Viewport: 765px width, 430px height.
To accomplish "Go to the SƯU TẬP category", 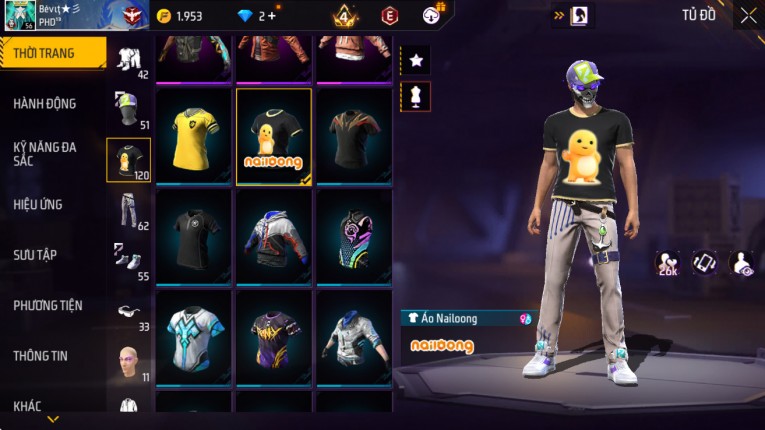I will click(35, 255).
